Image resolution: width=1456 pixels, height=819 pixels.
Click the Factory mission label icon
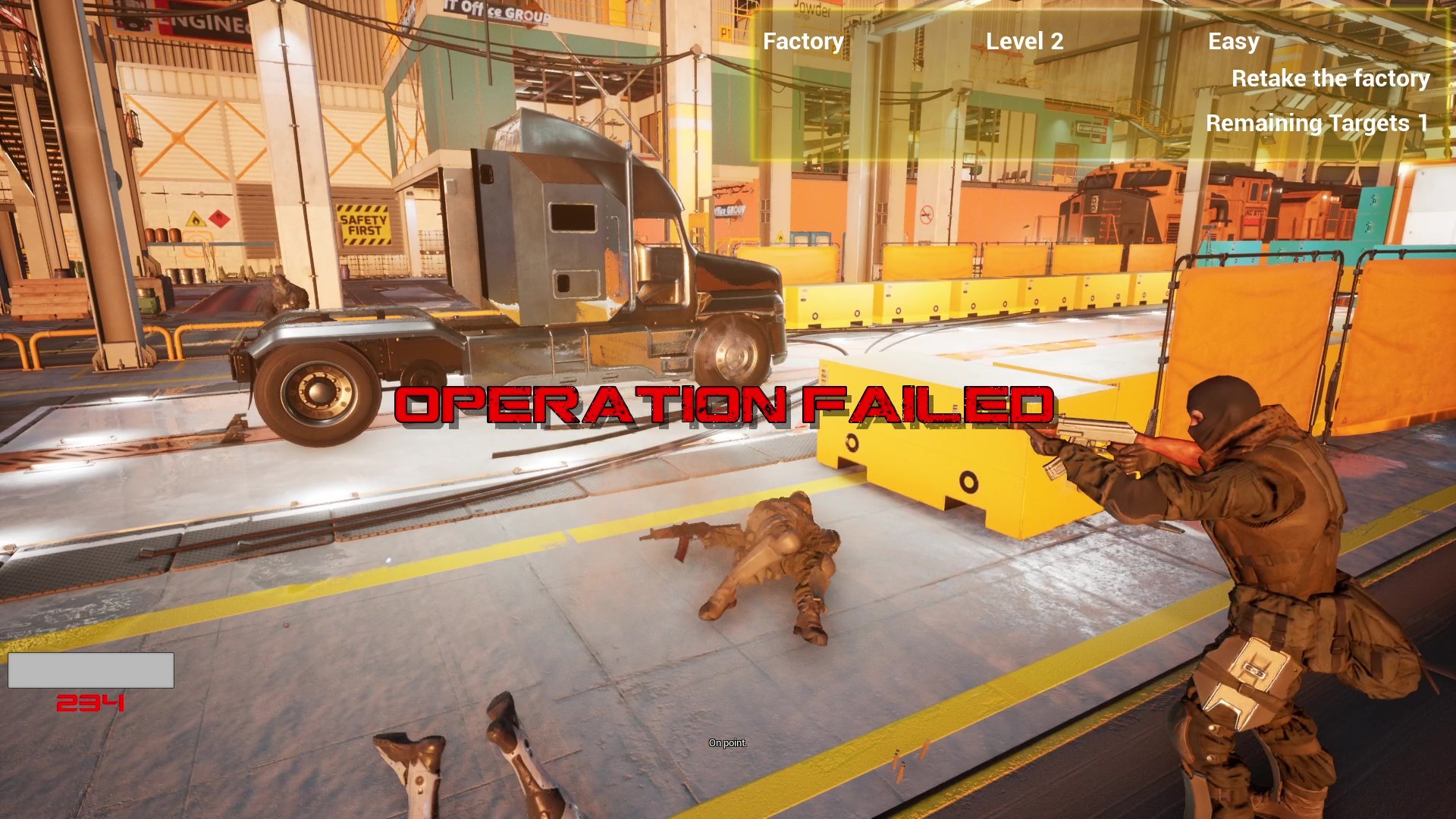coord(803,41)
